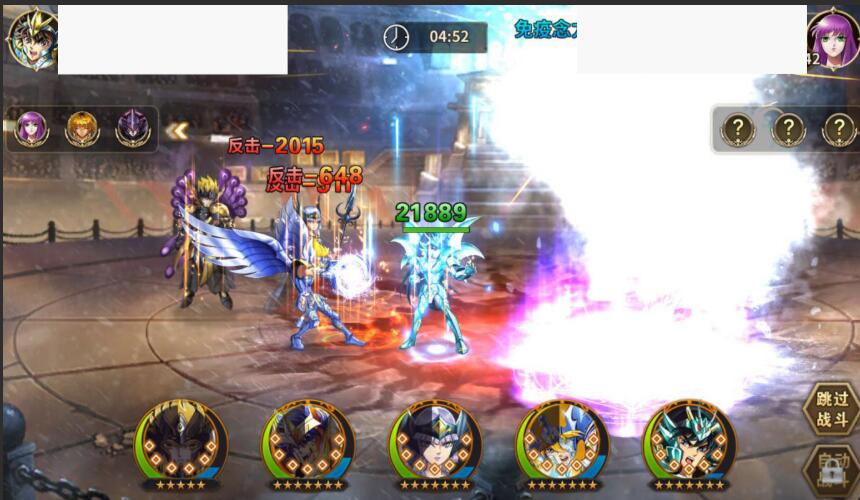Open the player avatar with the gold helmet

pyautogui.click(x=30, y=38)
